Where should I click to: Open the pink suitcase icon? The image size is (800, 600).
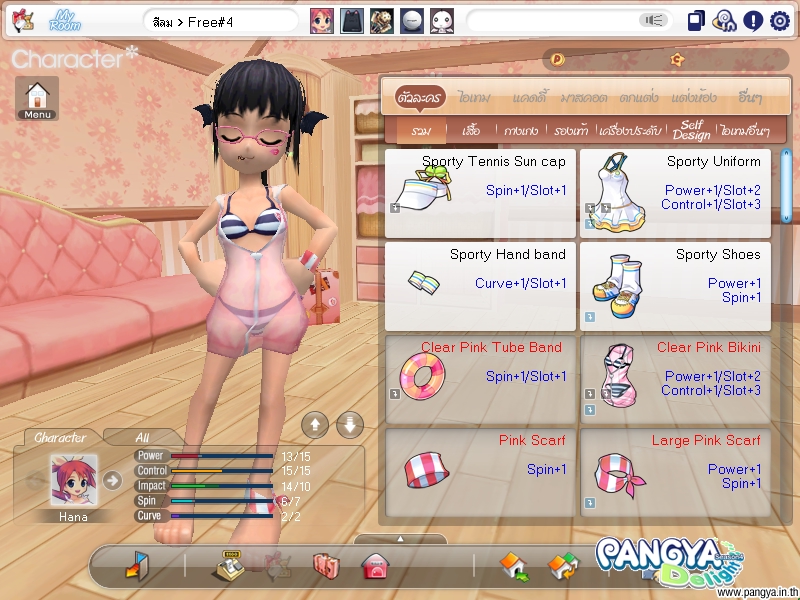coord(326,567)
